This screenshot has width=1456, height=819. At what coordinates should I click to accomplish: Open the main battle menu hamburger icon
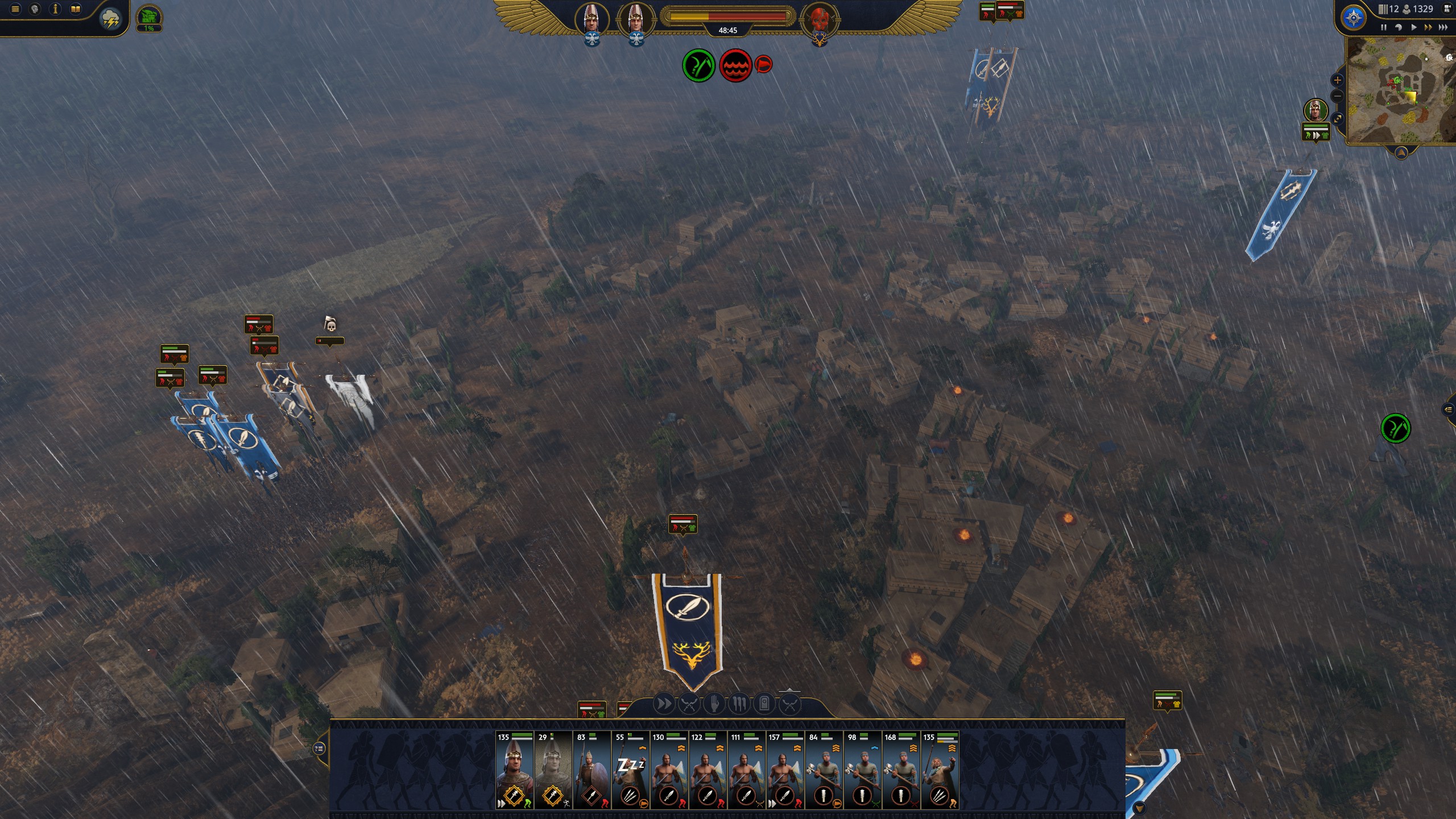[15, 9]
